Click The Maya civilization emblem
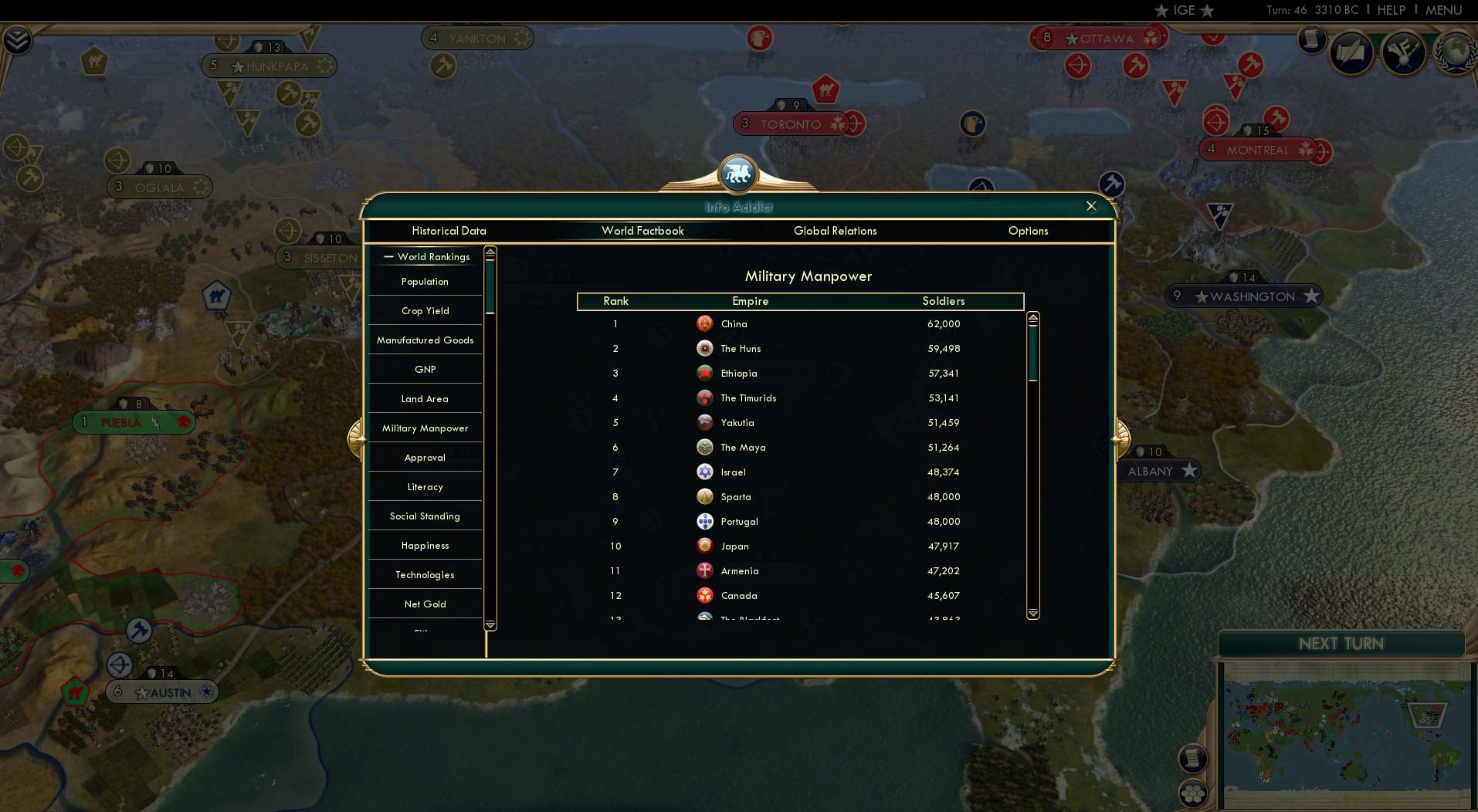Viewport: 1478px width, 812px height. (x=705, y=447)
